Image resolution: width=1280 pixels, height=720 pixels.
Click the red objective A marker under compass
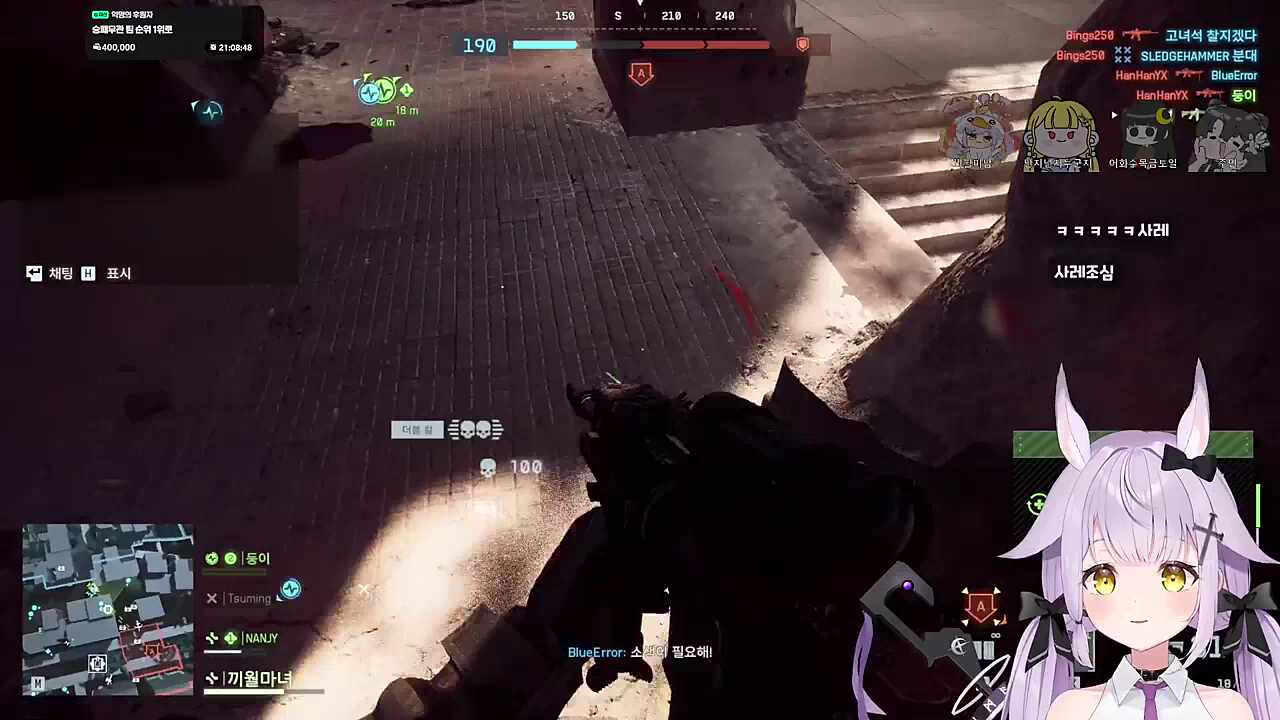(641, 73)
